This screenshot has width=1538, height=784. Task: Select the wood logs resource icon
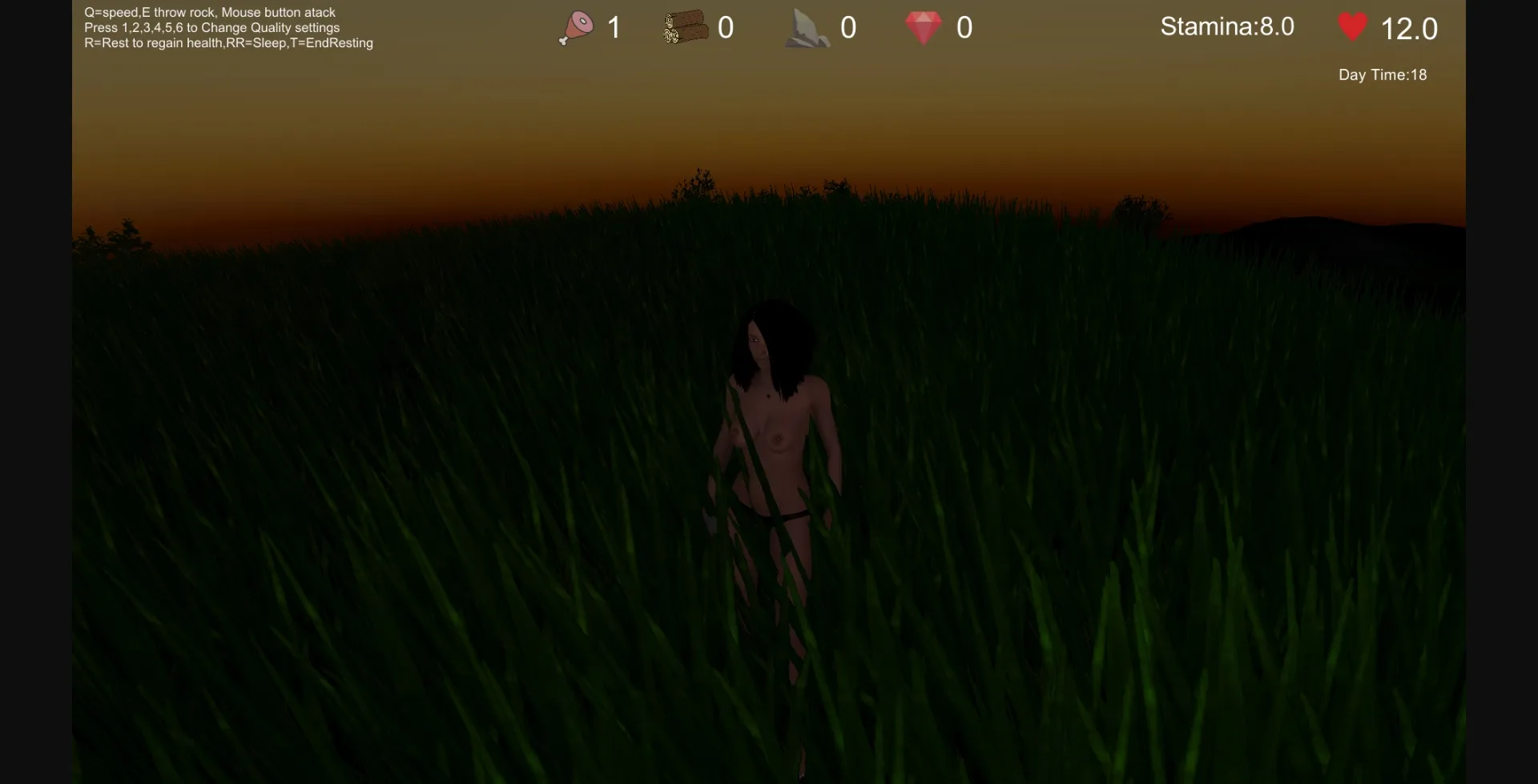pos(686,26)
